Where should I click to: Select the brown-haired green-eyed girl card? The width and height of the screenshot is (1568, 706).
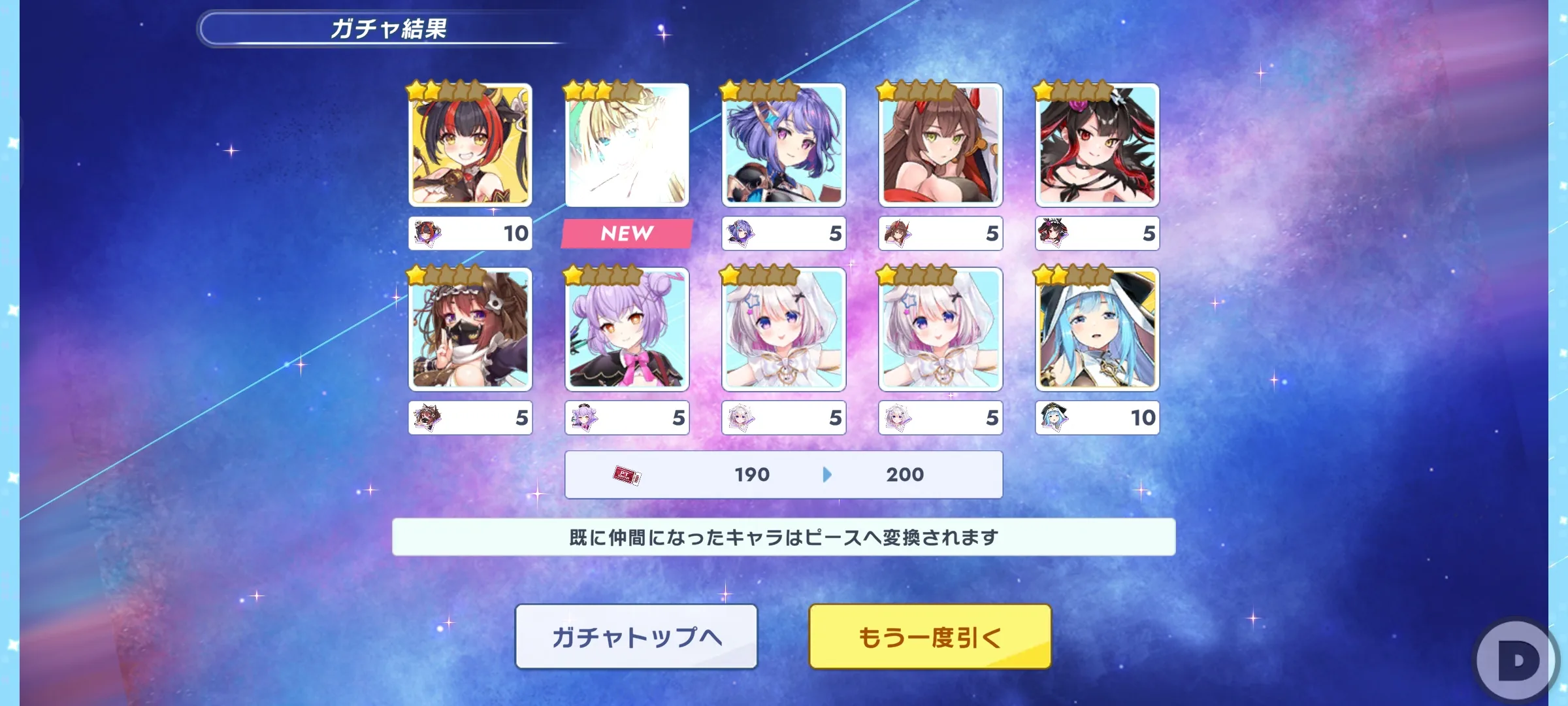940,145
